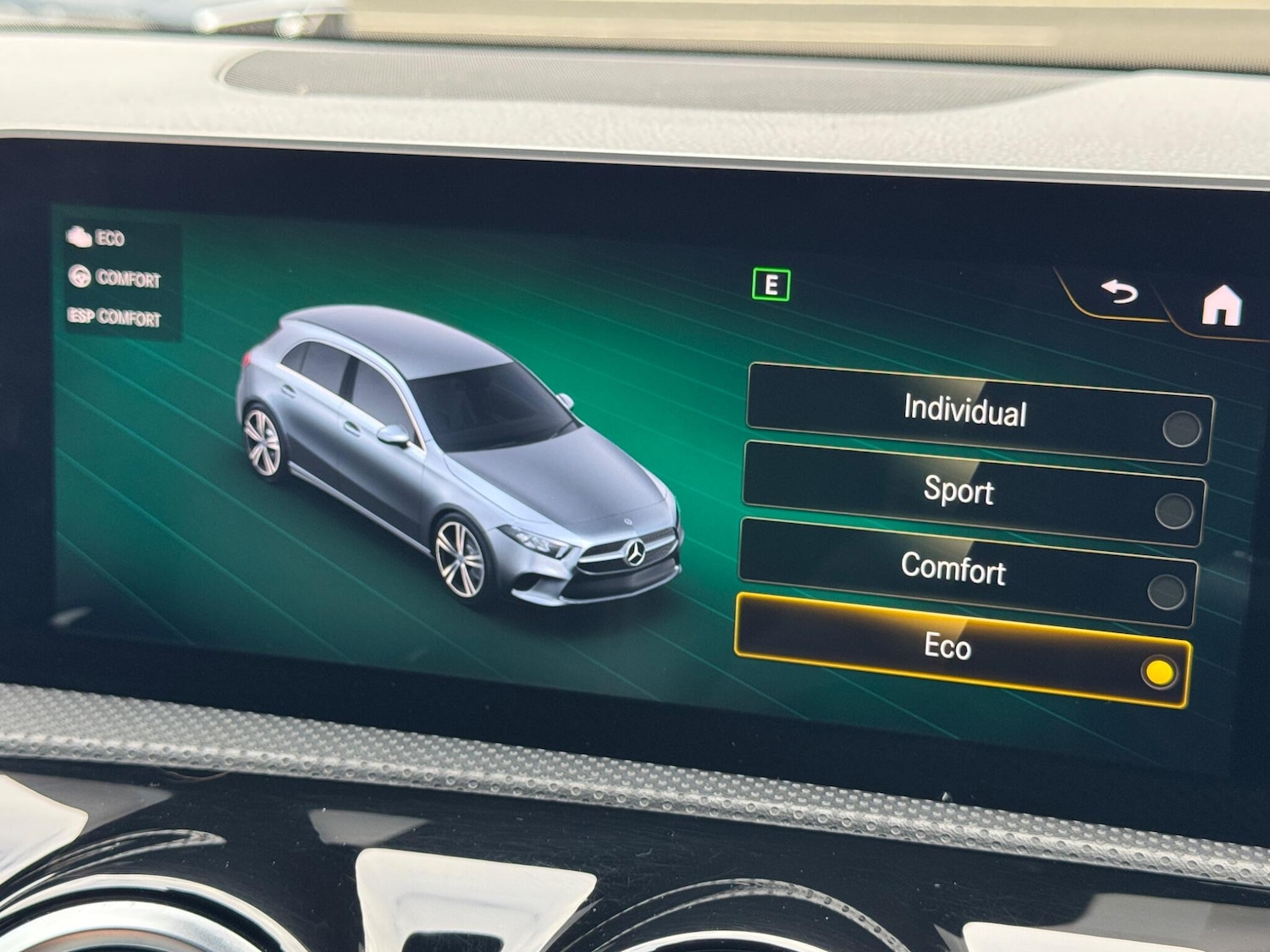Open the ESP COMFORT status entry
The width and height of the screenshot is (1270, 952).
click(x=114, y=319)
